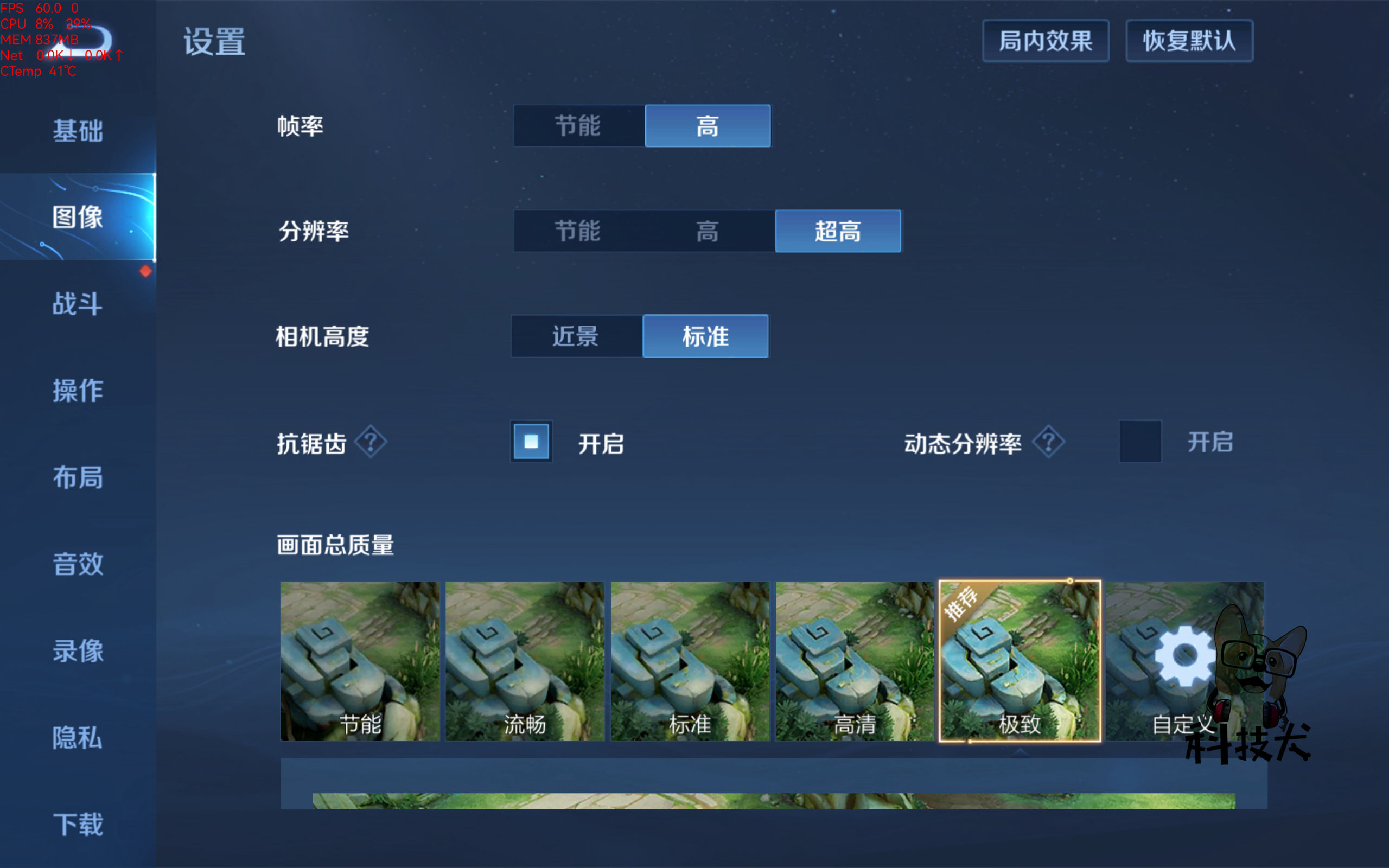Viewport: 1389px width, 868px height.
Task: Select the 高清 quality preset thumbnail
Action: click(854, 660)
